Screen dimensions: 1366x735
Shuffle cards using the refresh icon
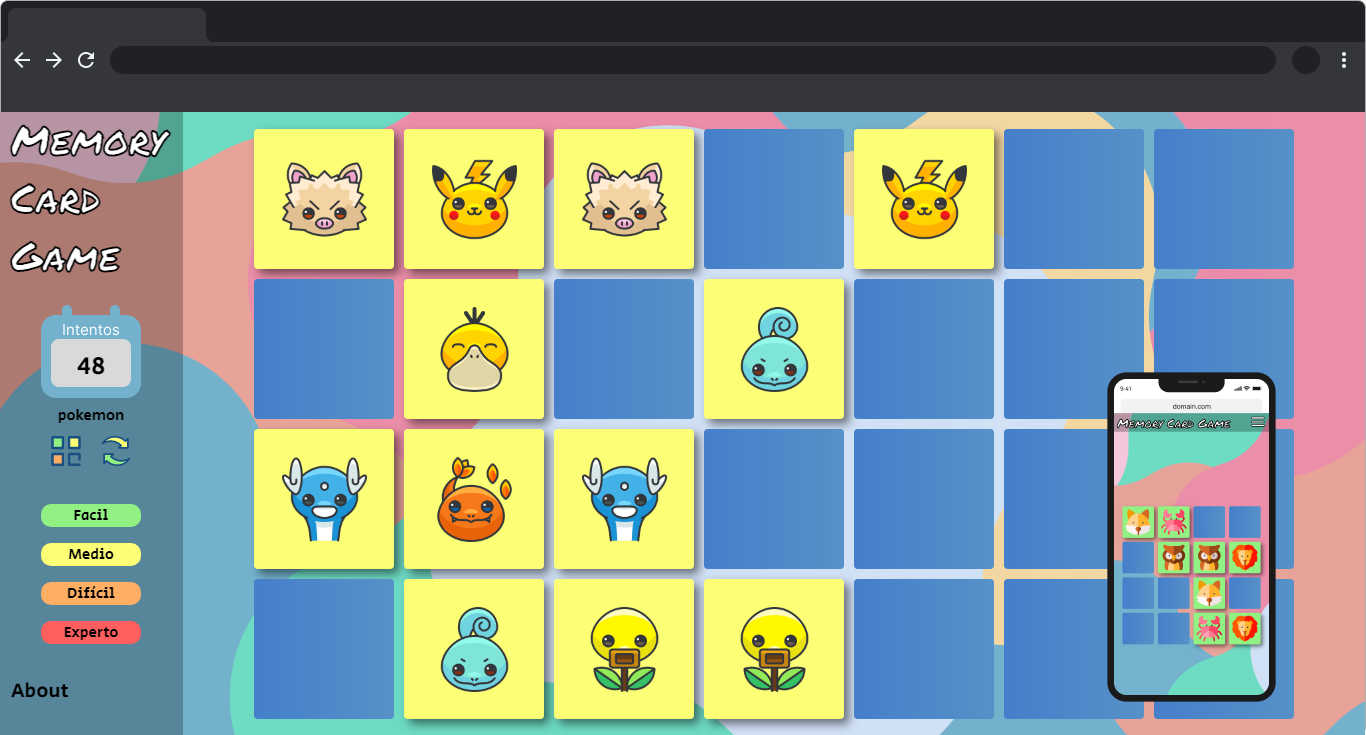(x=115, y=451)
